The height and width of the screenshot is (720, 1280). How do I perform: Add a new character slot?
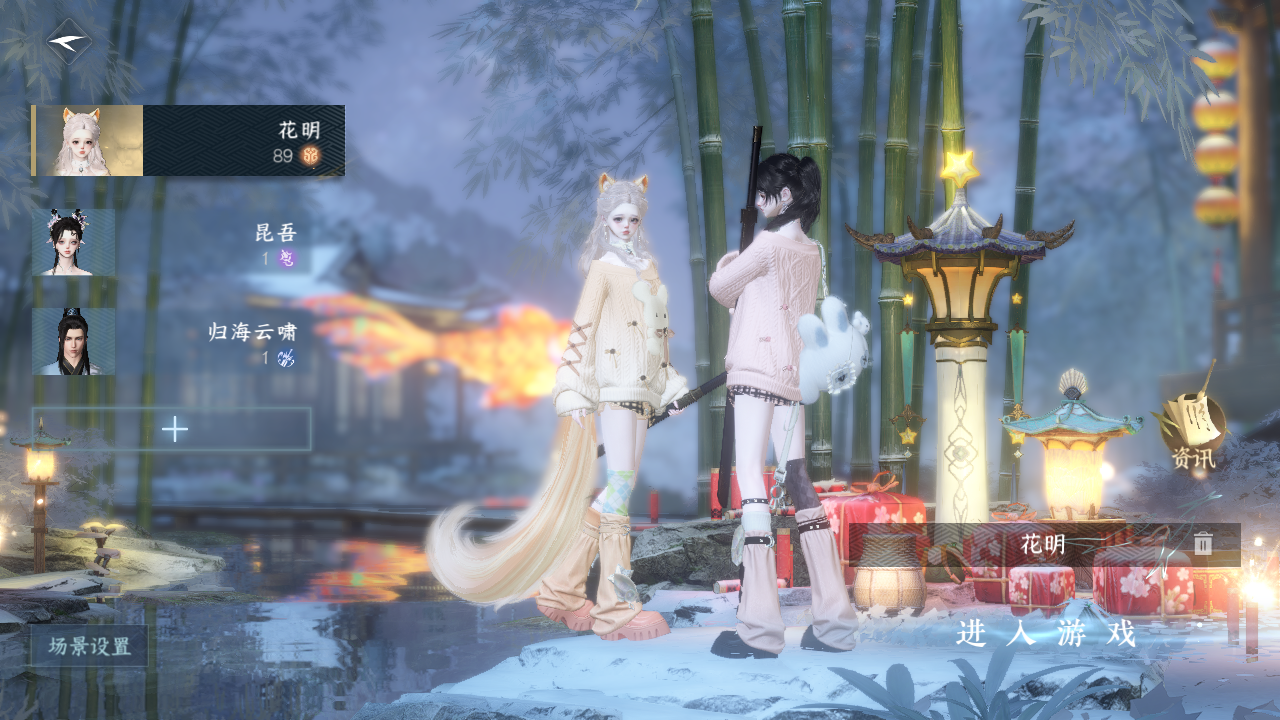coord(172,429)
